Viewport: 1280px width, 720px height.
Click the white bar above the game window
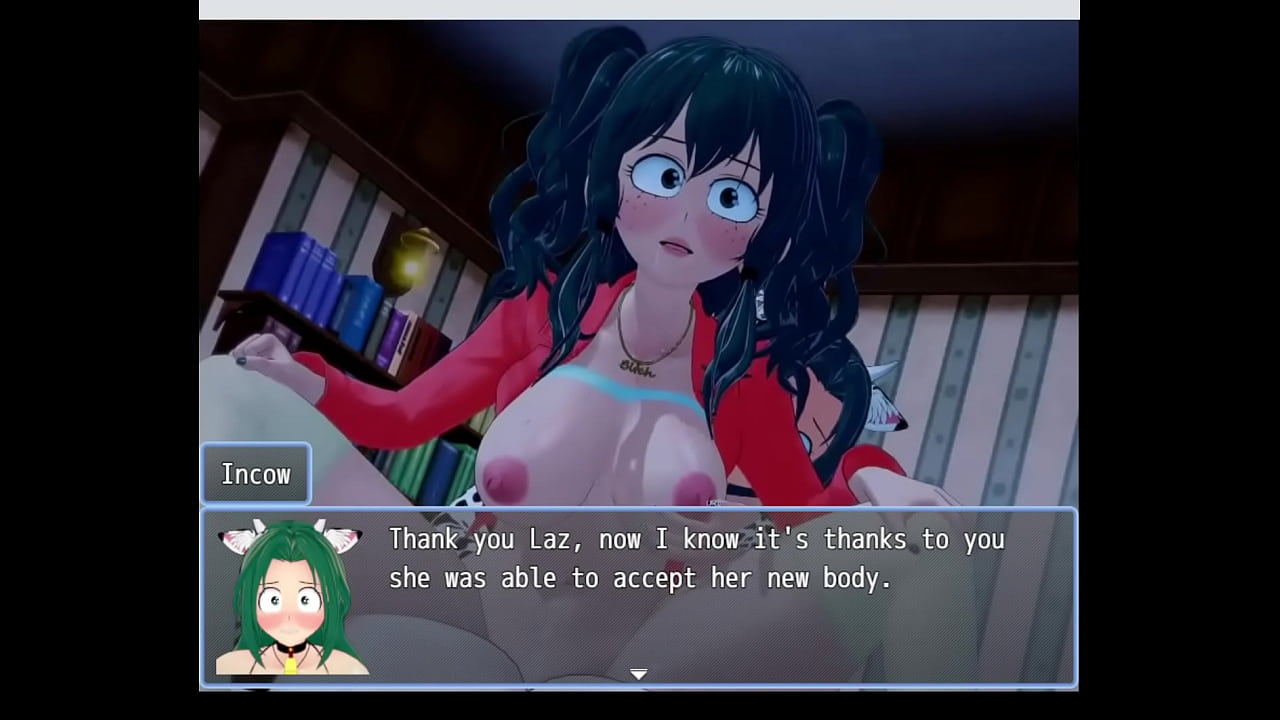(x=640, y=10)
